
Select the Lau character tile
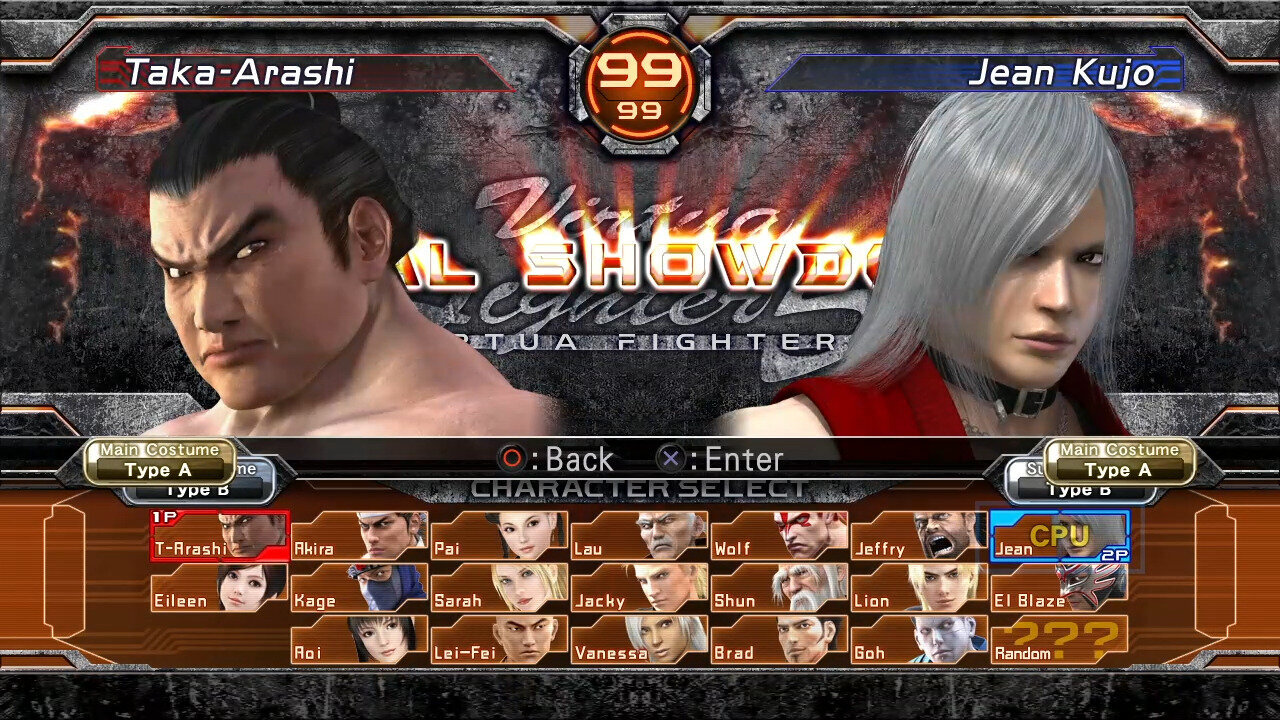coord(639,536)
